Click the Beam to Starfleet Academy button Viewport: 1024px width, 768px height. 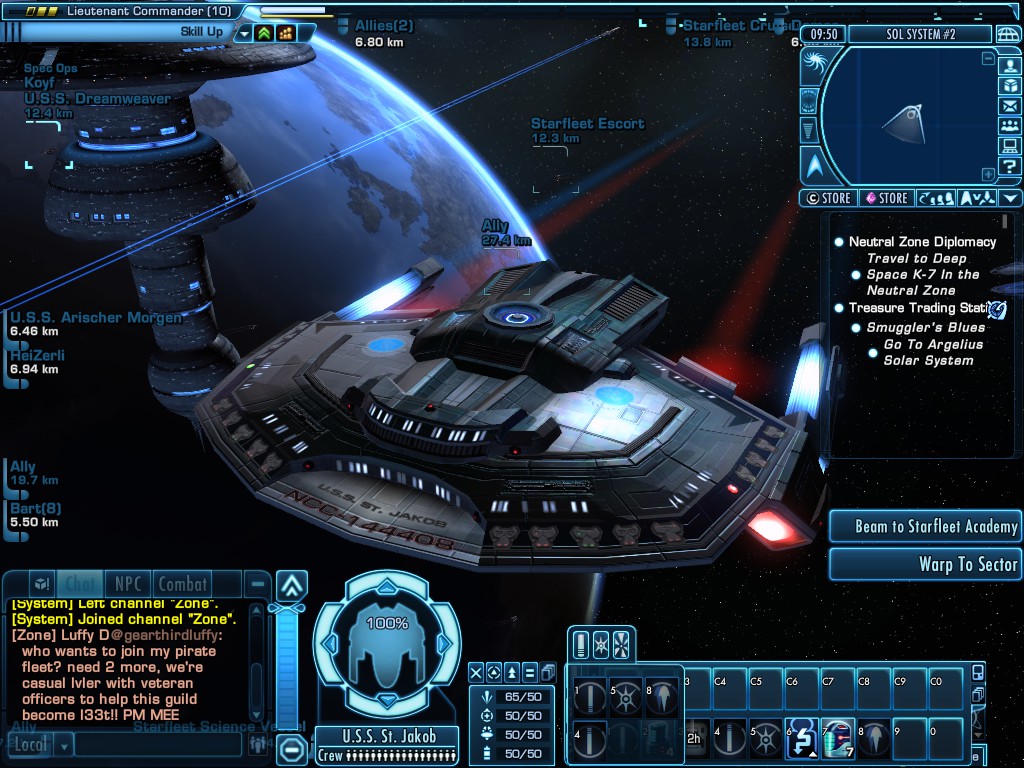pyautogui.click(x=923, y=526)
